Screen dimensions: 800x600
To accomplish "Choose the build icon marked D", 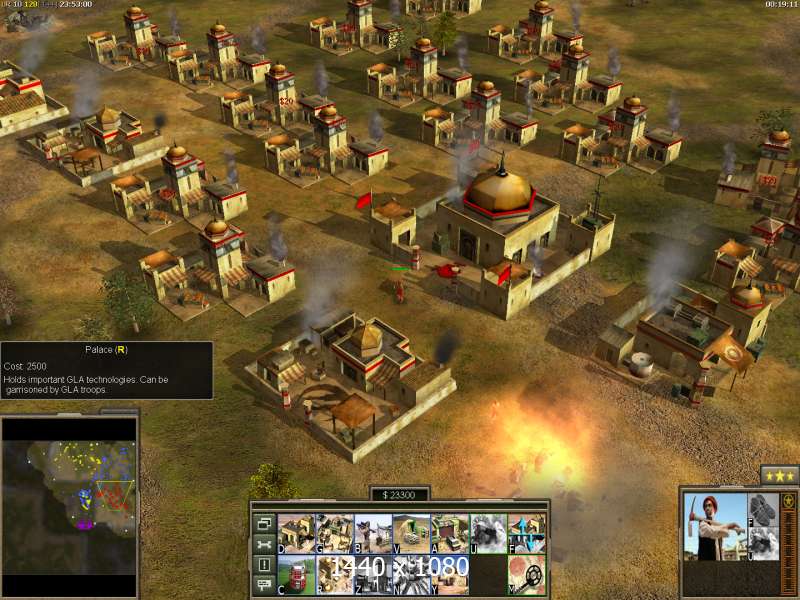I will [295, 533].
